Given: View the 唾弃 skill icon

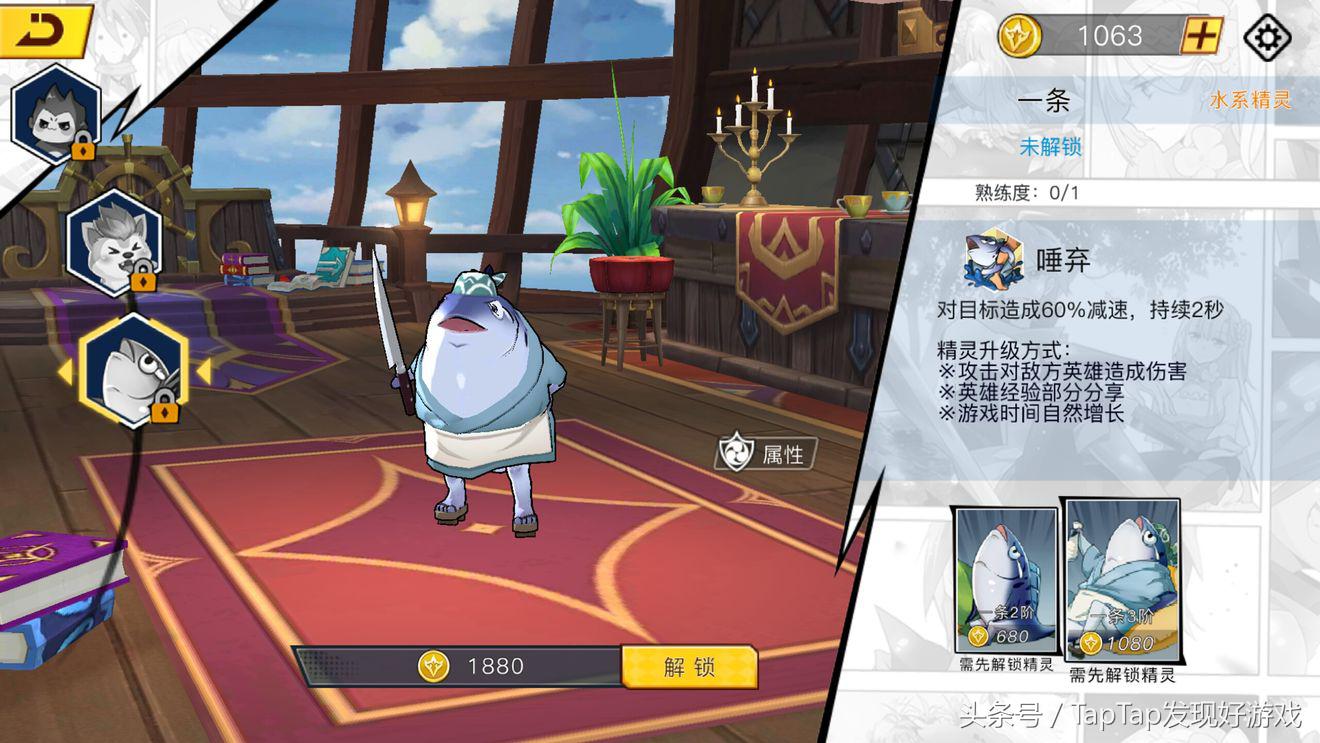Looking at the screenshot, I should [x=993, y=259].
